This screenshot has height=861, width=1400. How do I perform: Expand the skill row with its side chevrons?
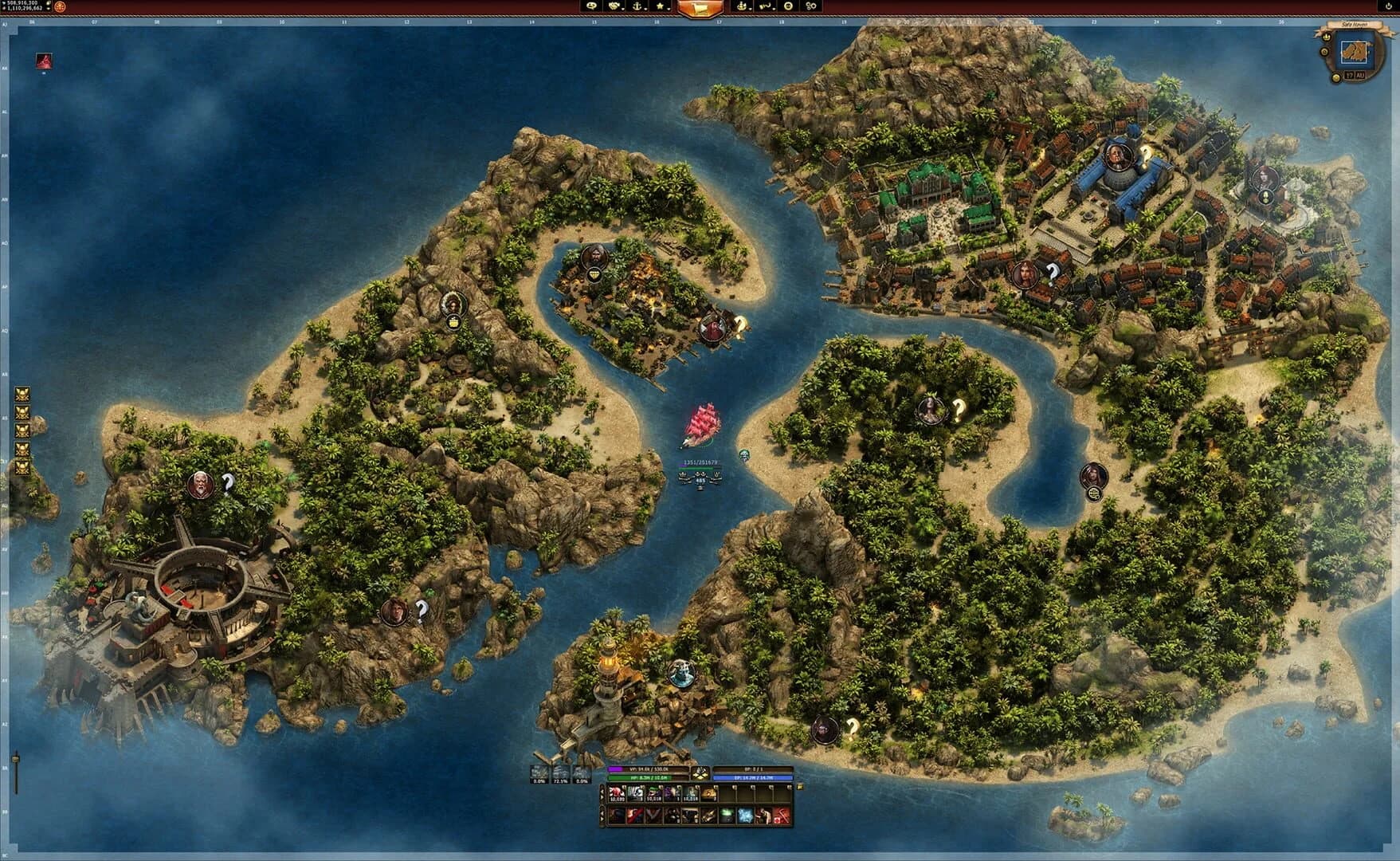(x=602, y=815)
